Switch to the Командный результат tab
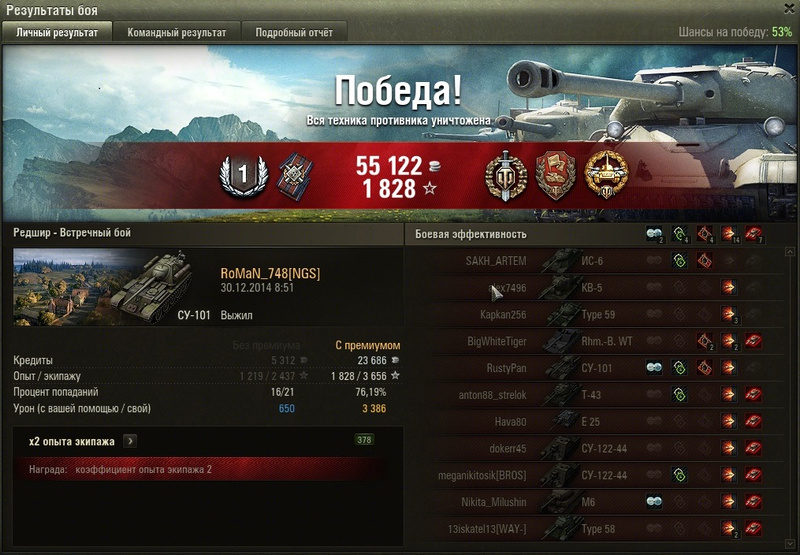The height and width of the screenshot is (555, 800). tap(176, 33)
